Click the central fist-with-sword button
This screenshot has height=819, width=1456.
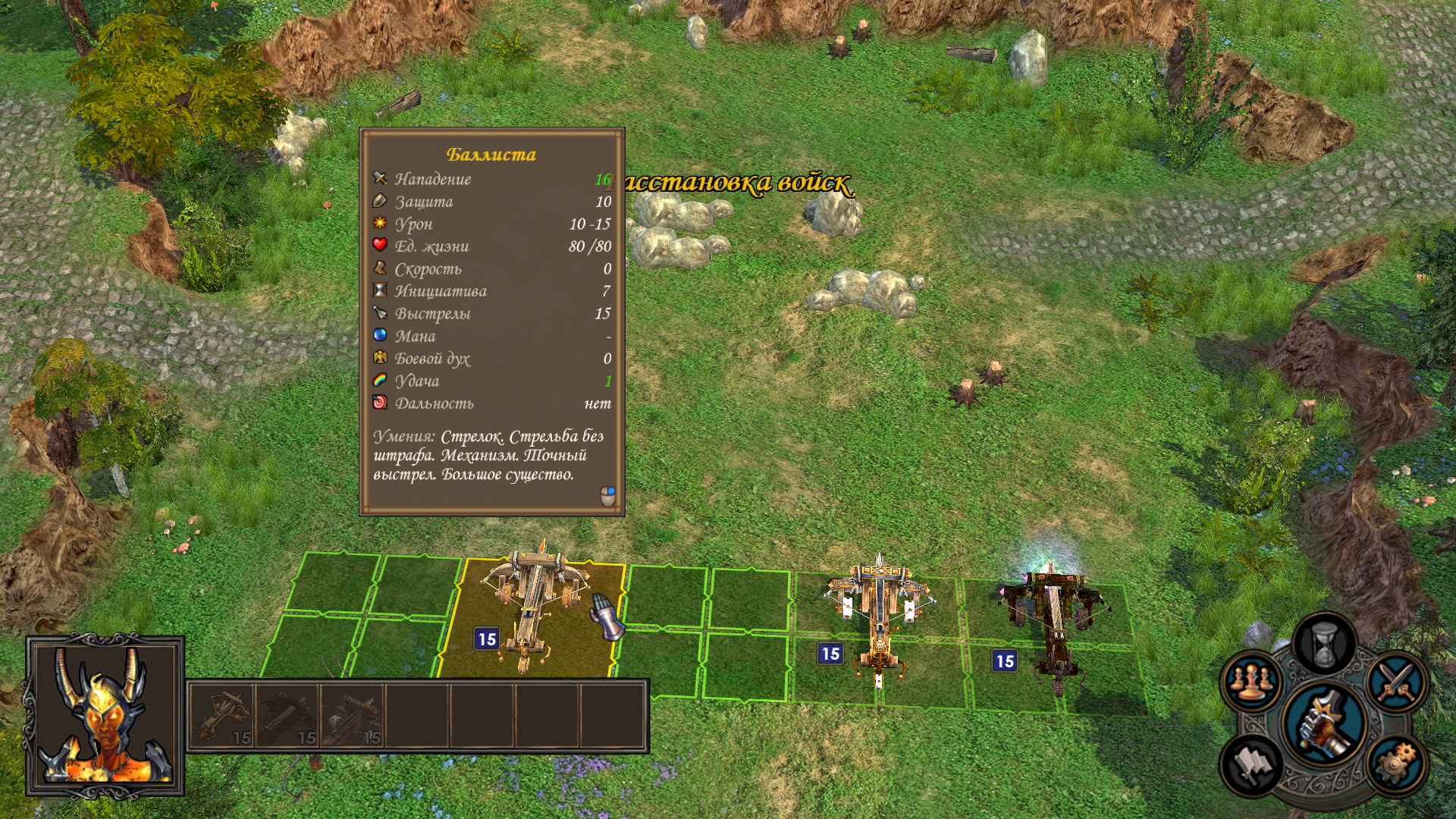pyautogui.click(x=1323, y=723)
